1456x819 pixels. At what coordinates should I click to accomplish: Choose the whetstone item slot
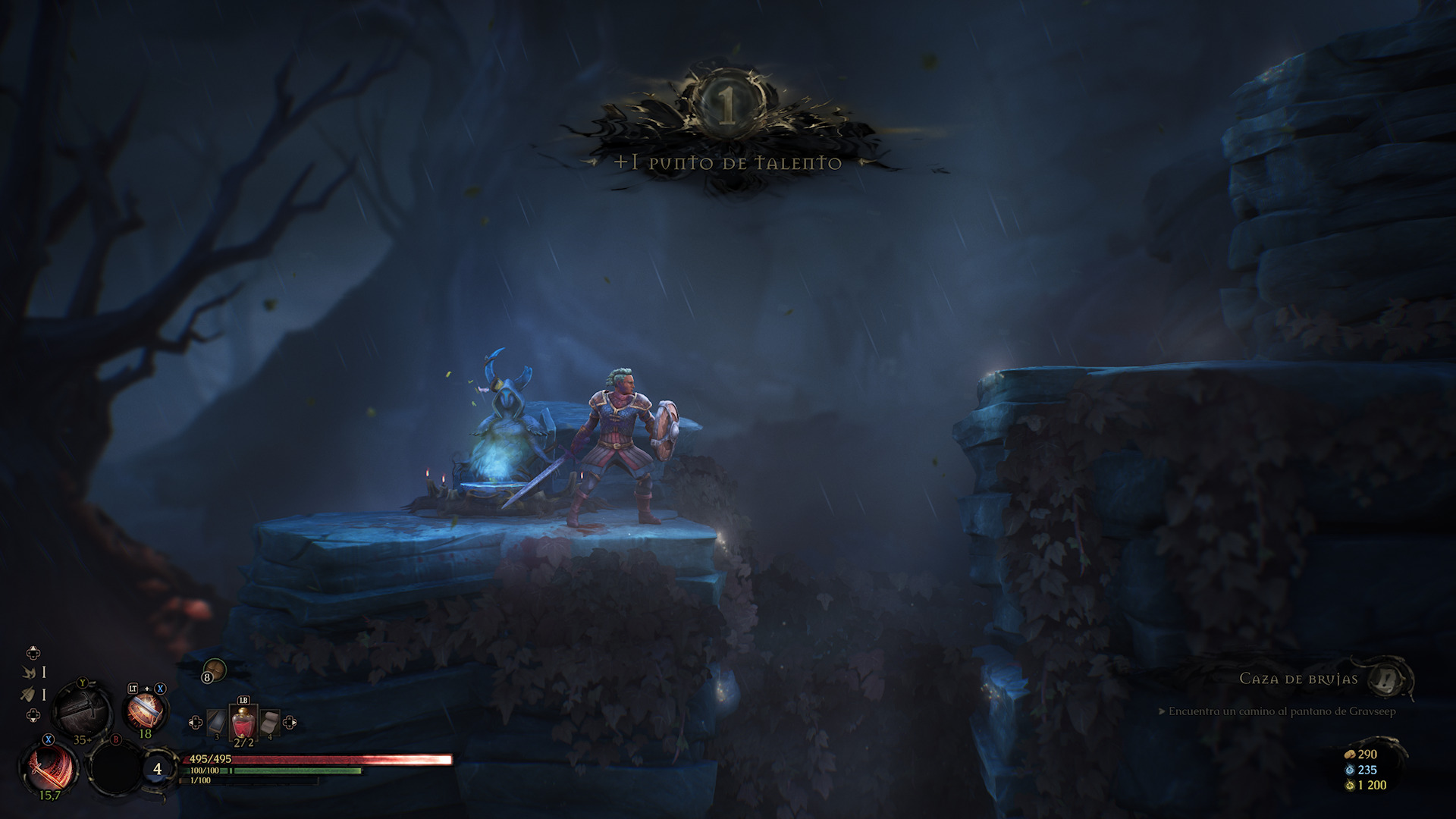218,723
